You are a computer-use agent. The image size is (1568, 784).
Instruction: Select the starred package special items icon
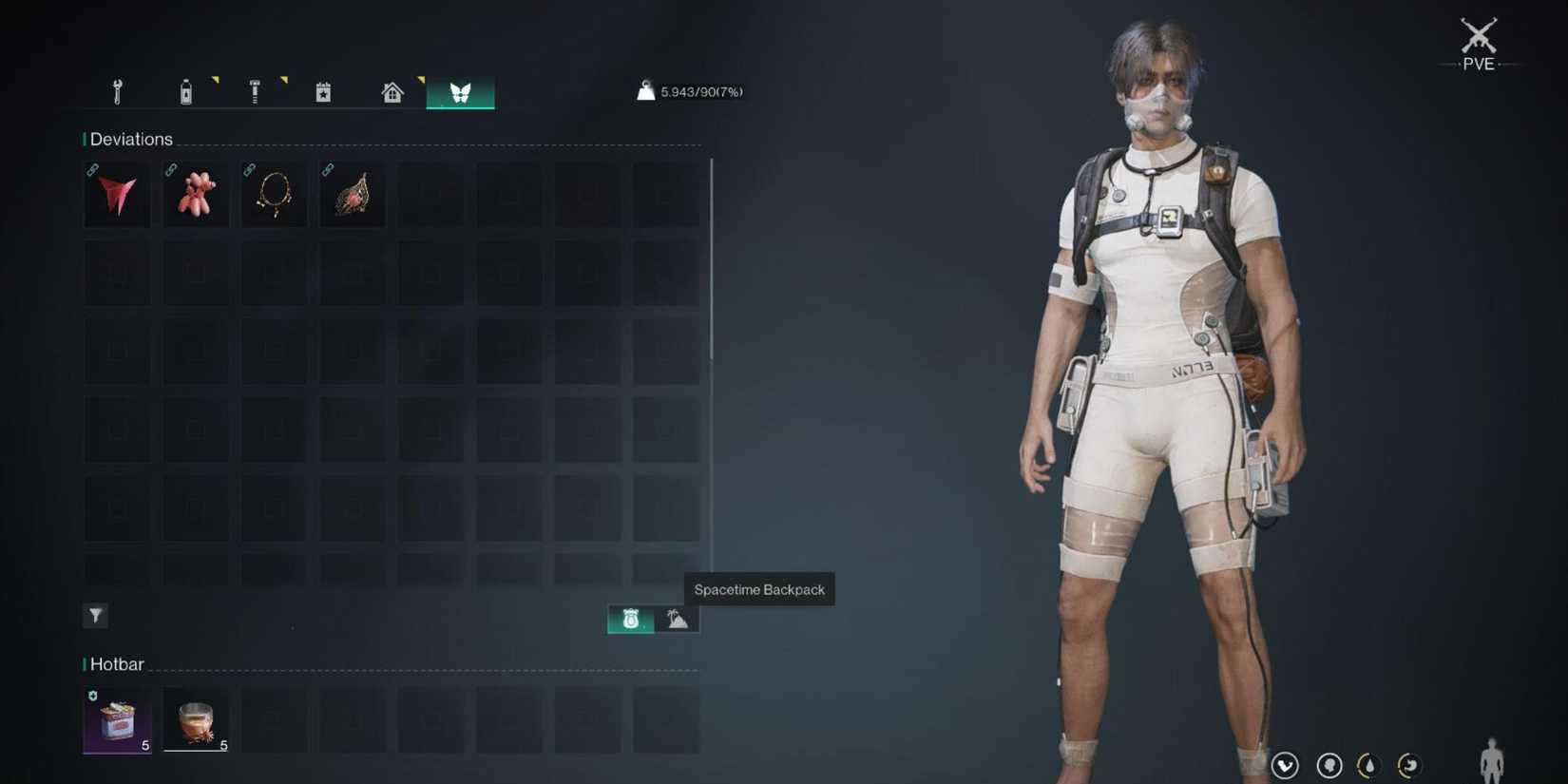click(x=322, y=91)
